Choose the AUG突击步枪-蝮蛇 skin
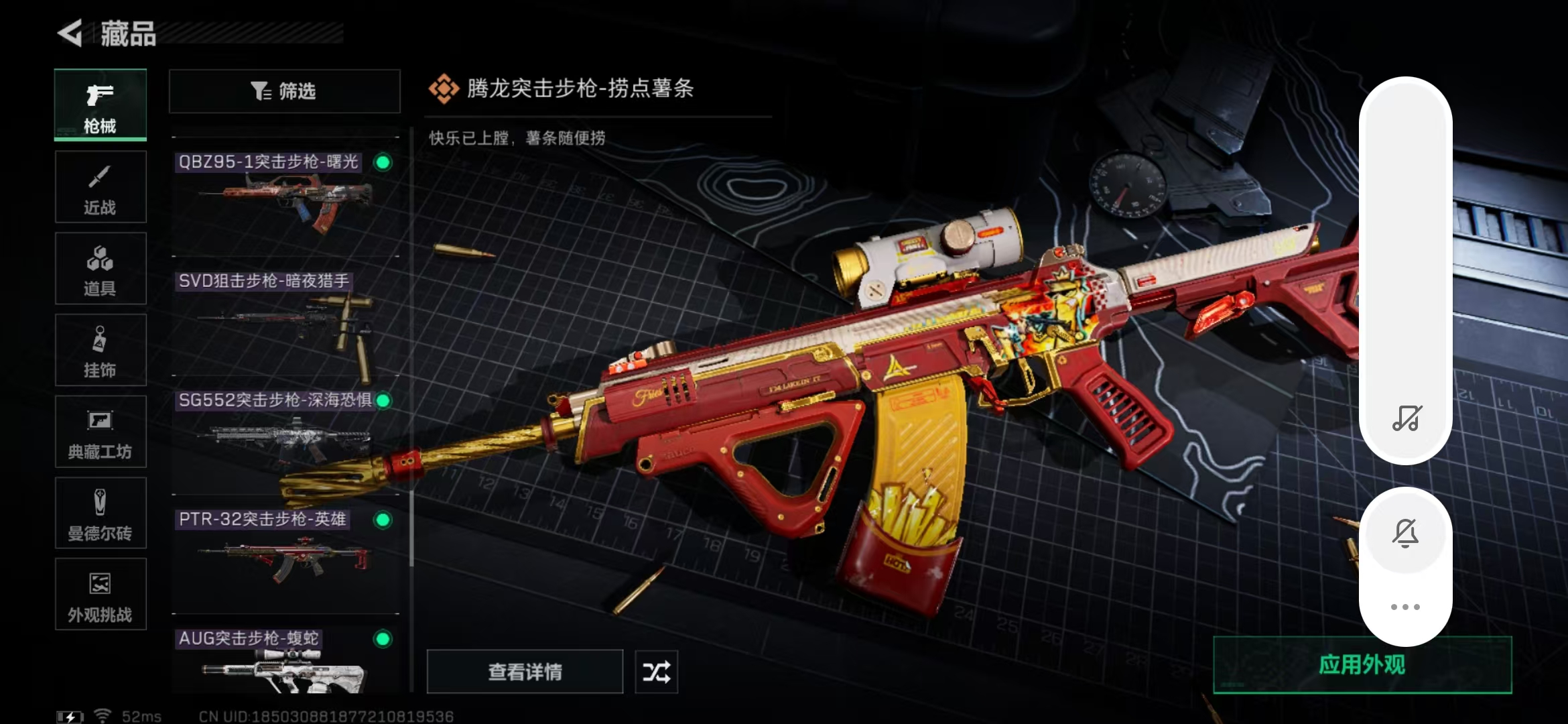This screenshot has width=1568, height=724. [285, 662]
